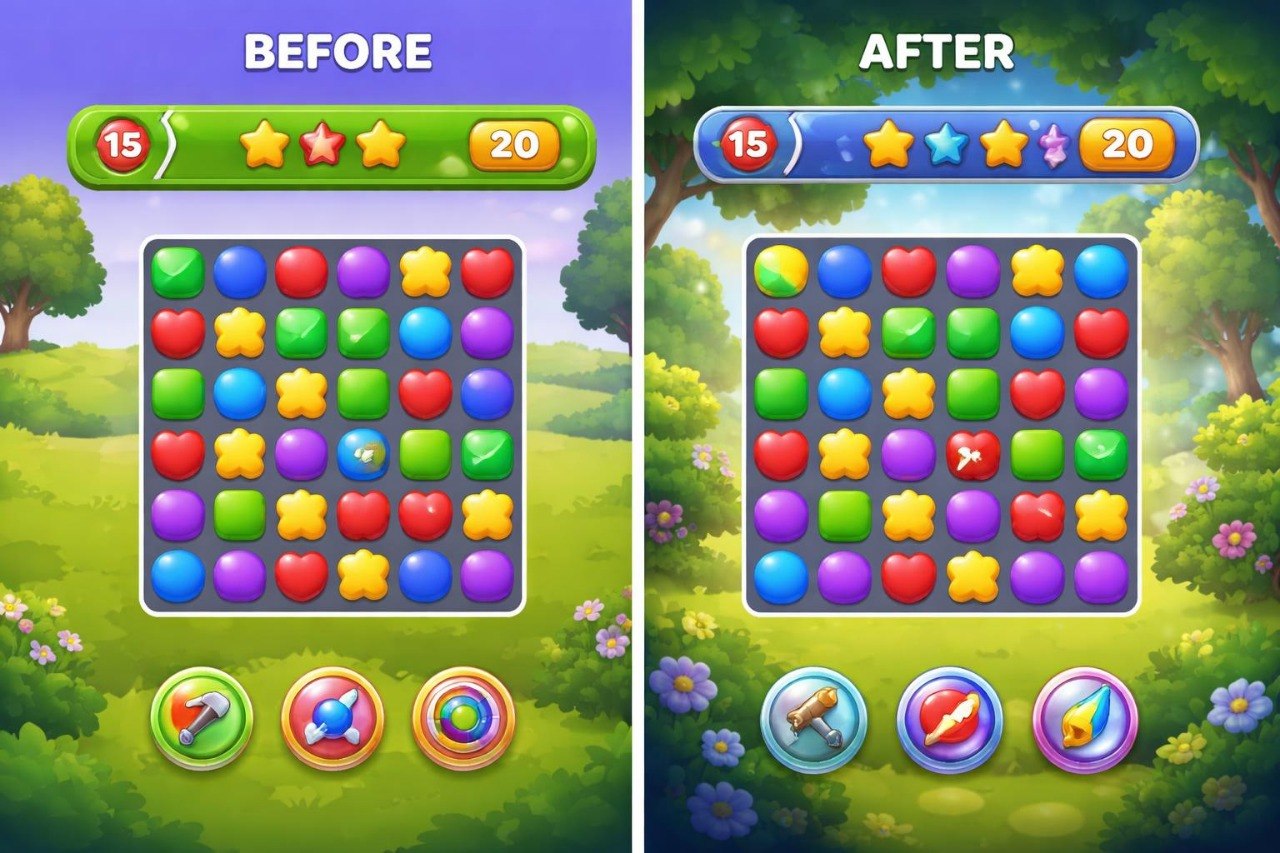Tap the globe special tile on the Before board

(364, 453)
